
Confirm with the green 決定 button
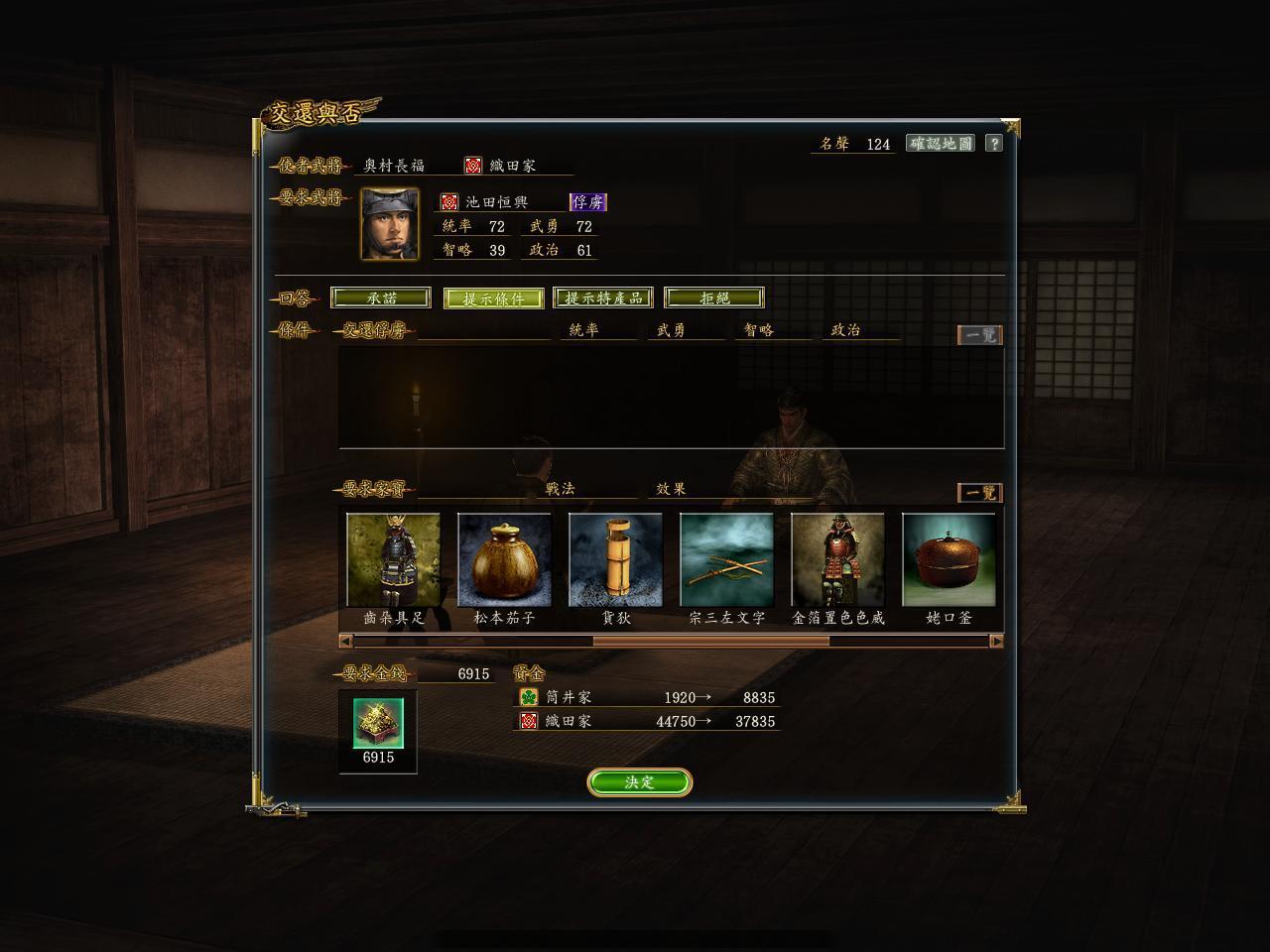pyautogui.click(x=639, y=782)
